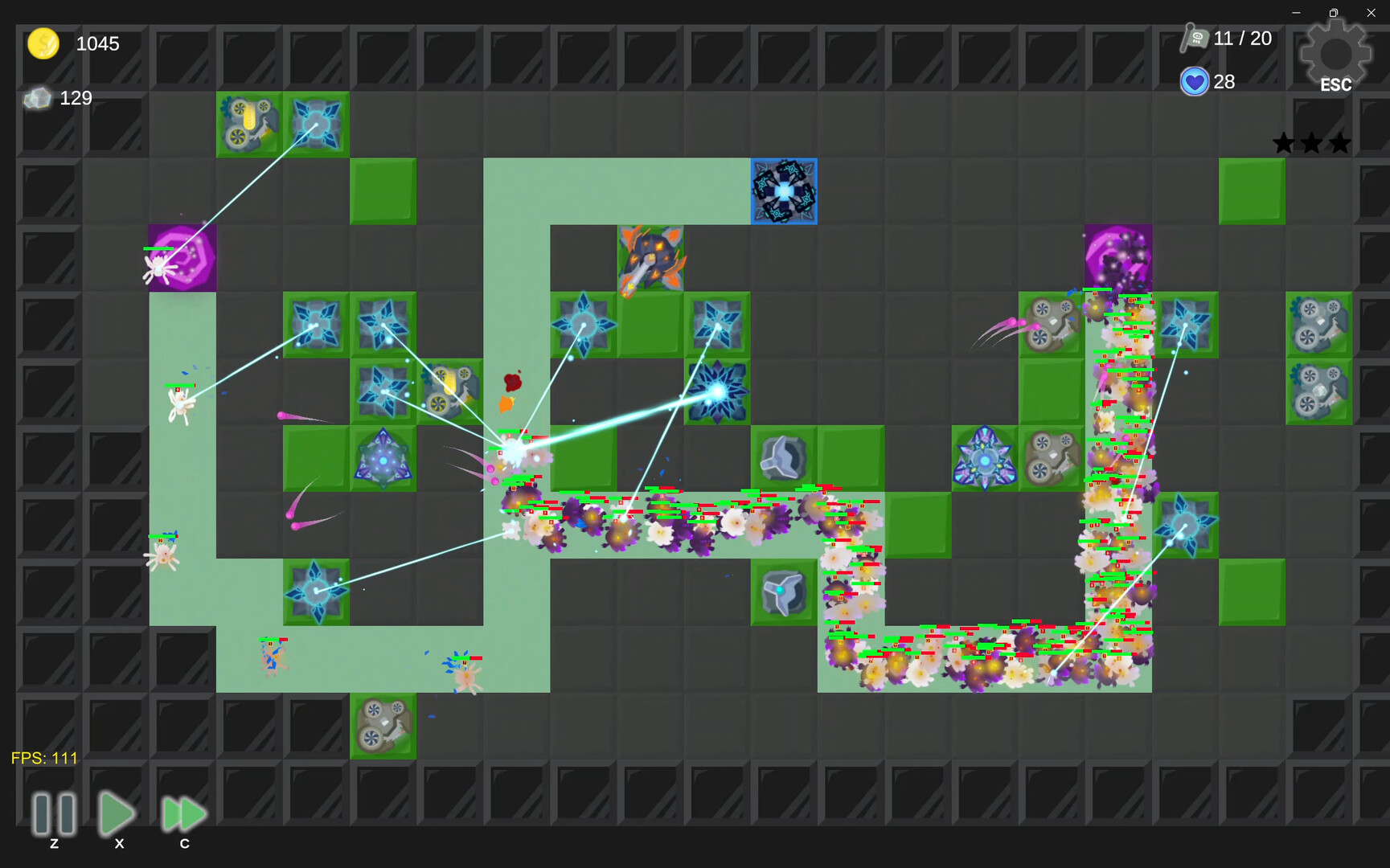This screenshot has height=868, width=1390.
Task: Click the wave counter 11 / 20 text
Action: tap(1243, 38)
